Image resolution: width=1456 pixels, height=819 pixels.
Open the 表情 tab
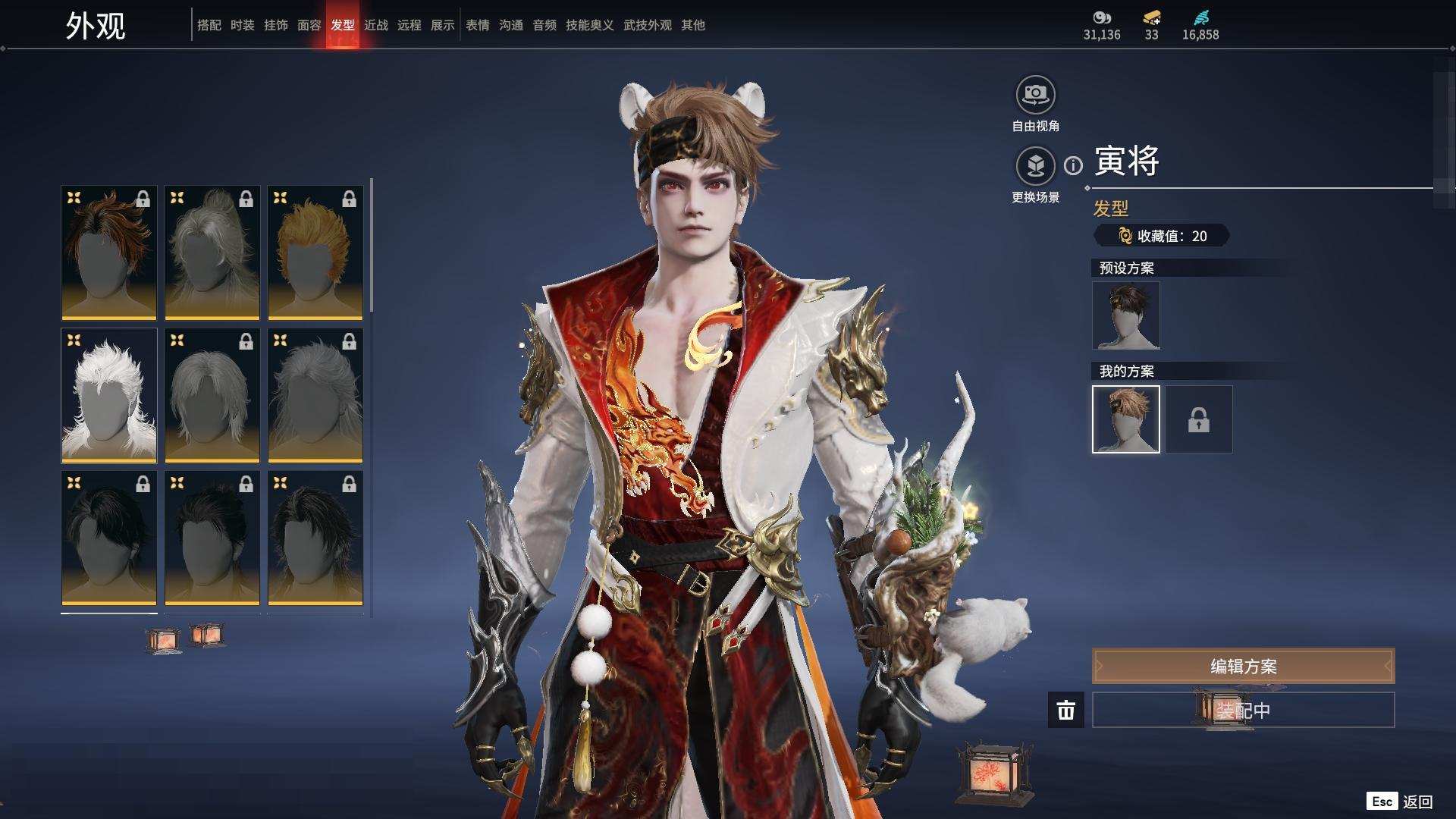[478, 25]
